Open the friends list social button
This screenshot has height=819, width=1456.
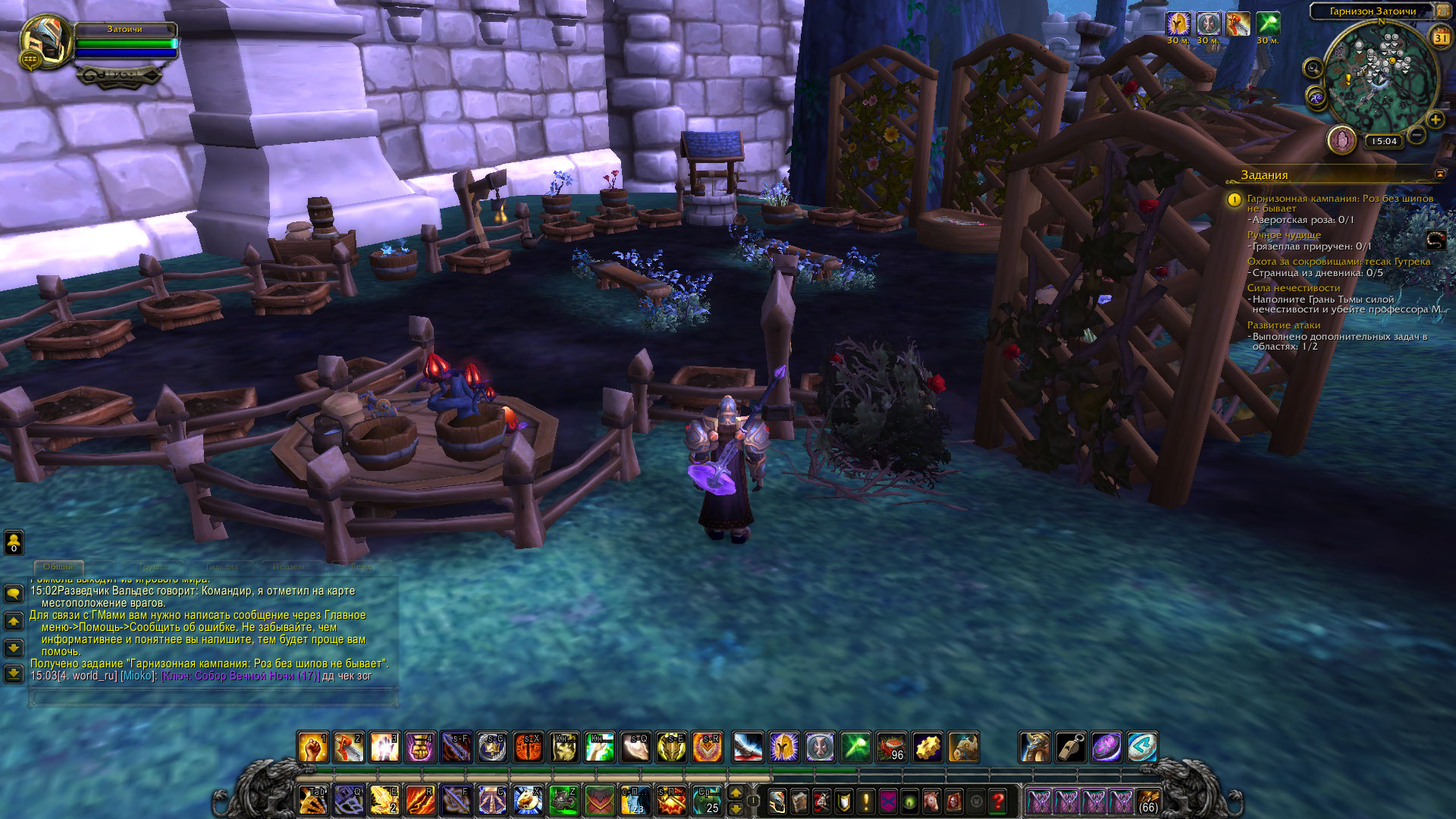click(x=14, y=542)
